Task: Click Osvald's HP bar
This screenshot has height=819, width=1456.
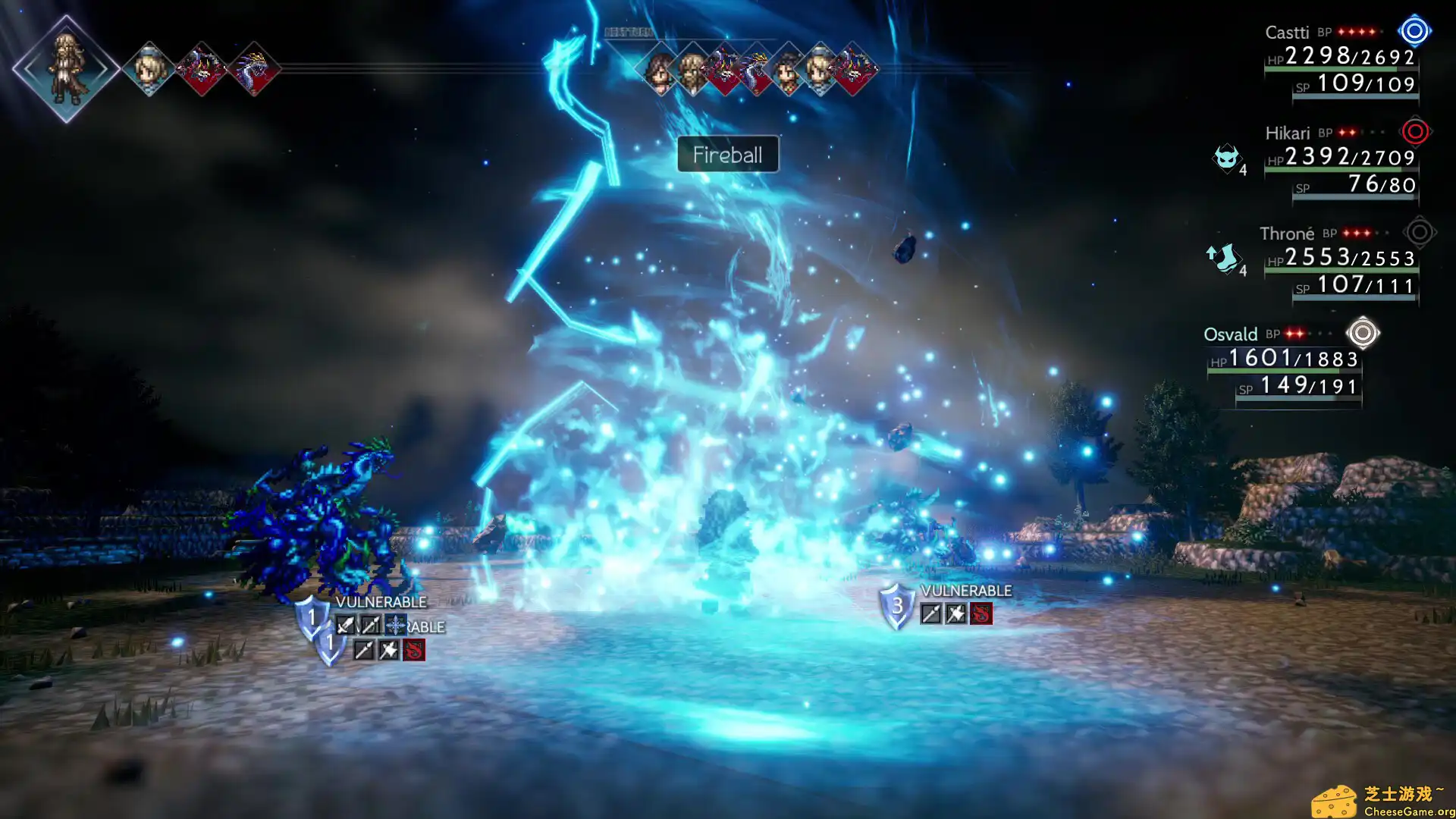Action: click(1282, 371)
